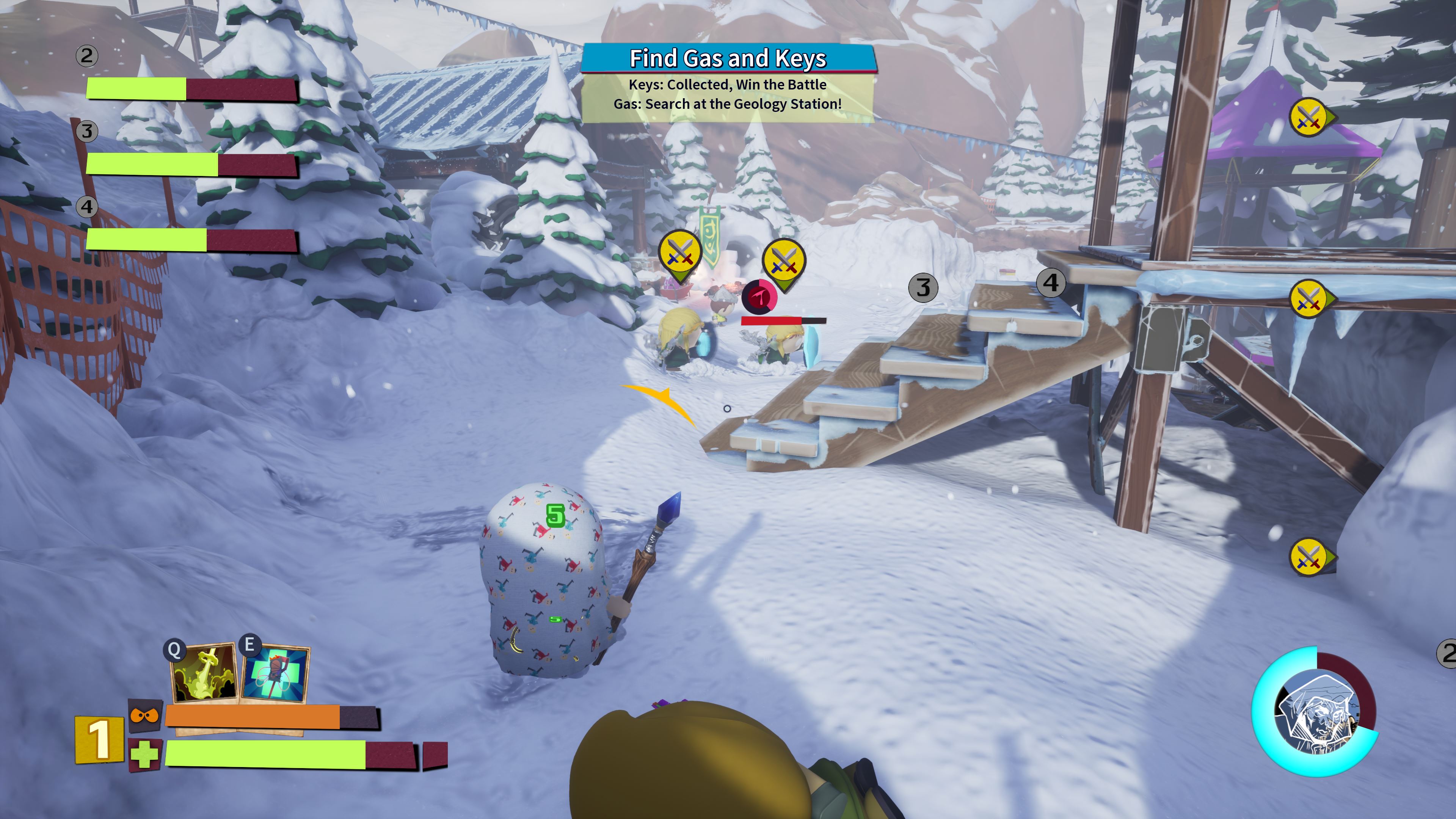Use the healing totem ability
This screenshot has height=819, width=1456.
(x=275, y=673)
